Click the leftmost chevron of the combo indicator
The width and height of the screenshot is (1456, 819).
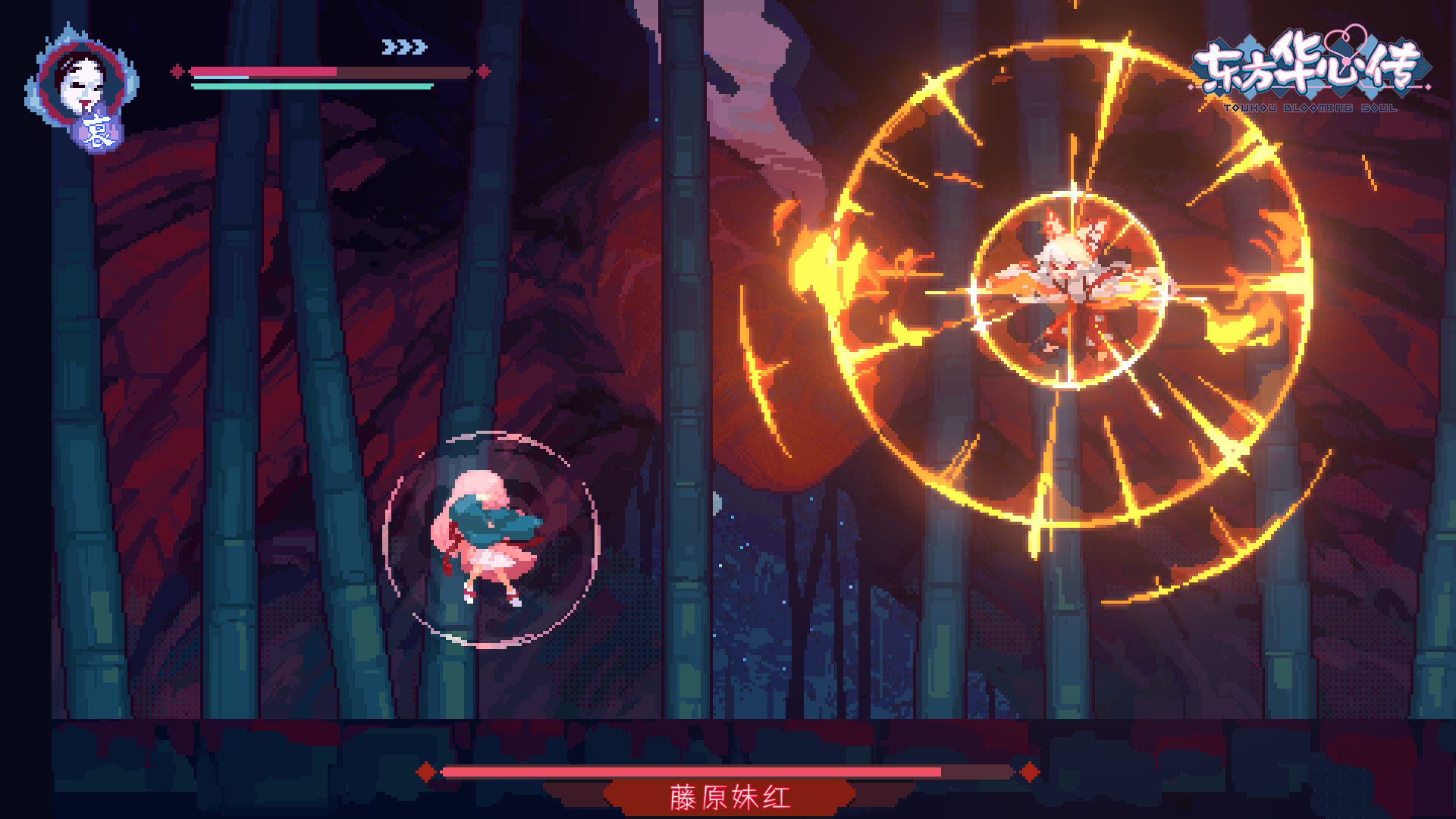point(388,47)
